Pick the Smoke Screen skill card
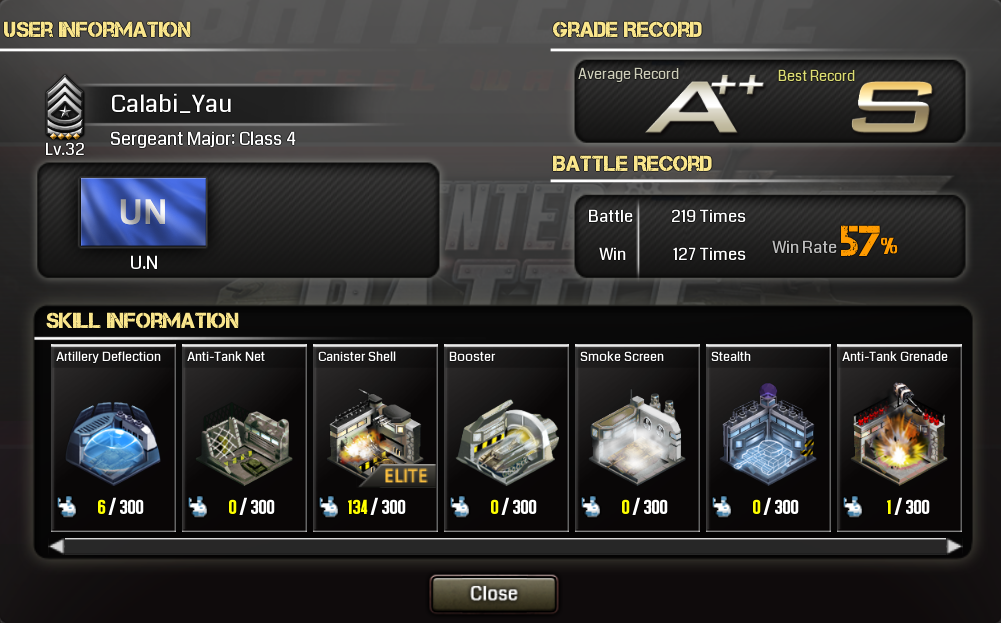1001x623 pixels. [637, 438]
